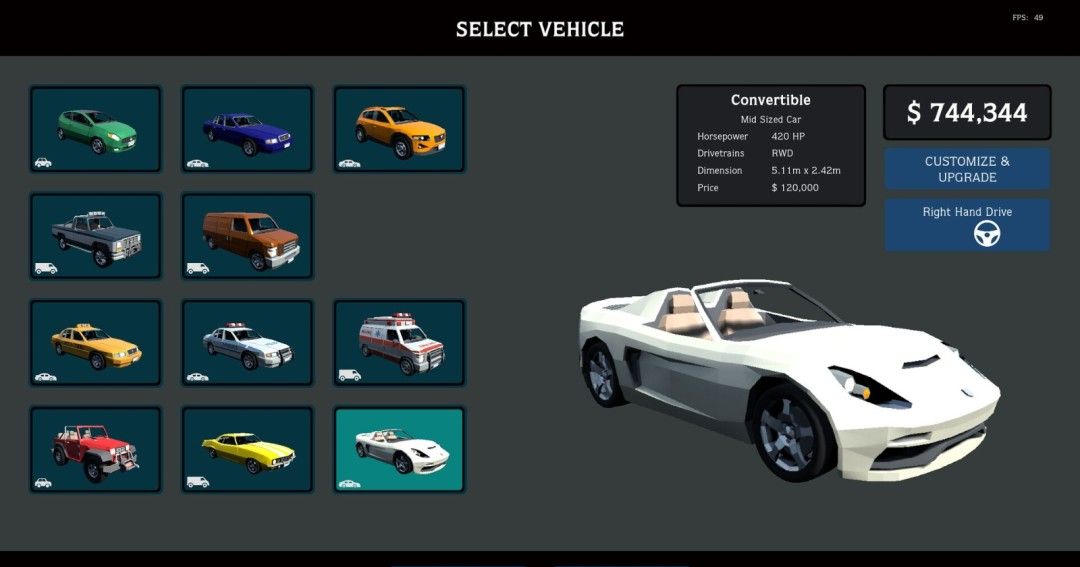Open the Customize & Upgrade menu
Screen dimensions: 1080x567
(x=967, y=169)
